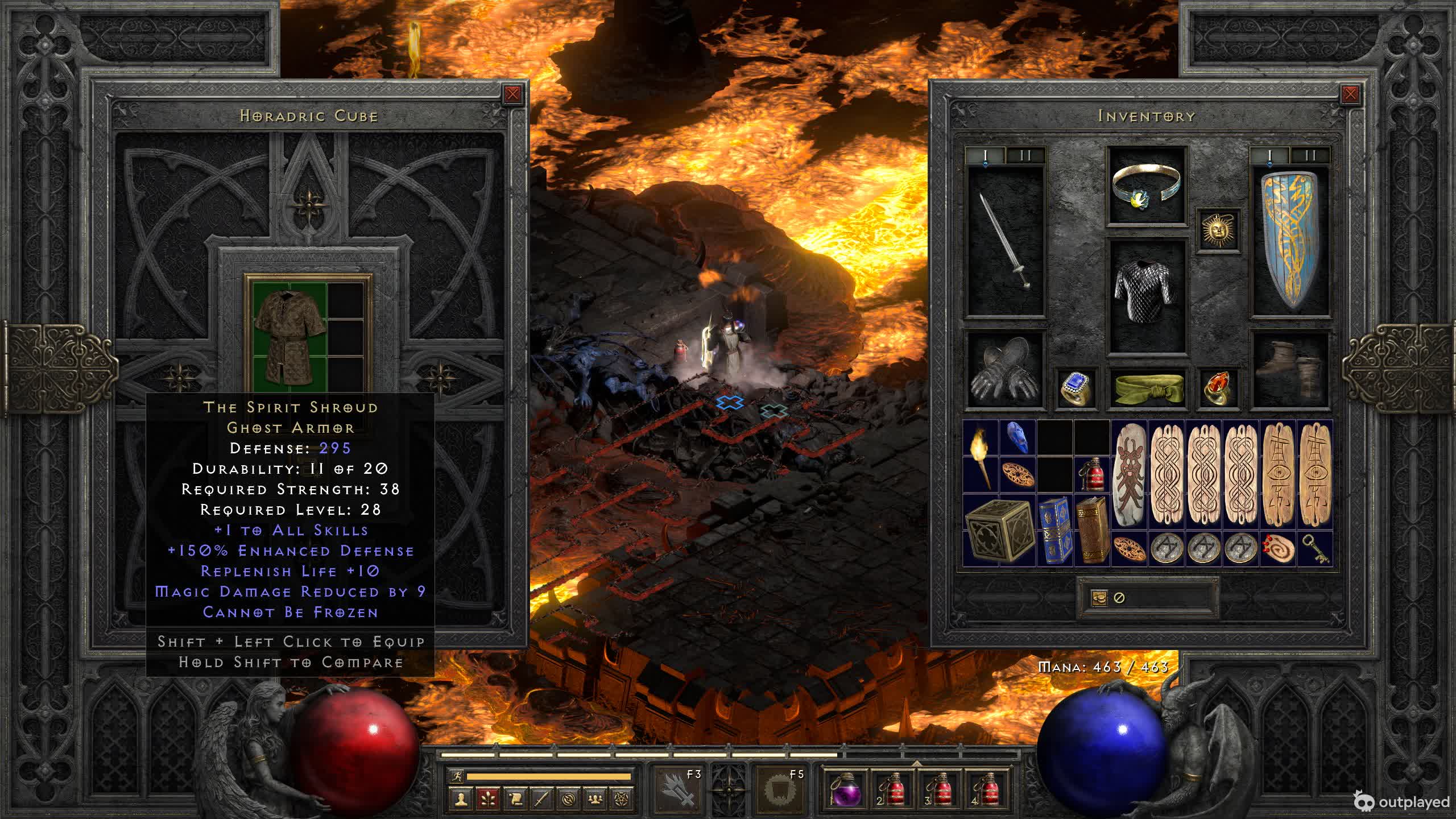Select the sun face amulet slot
The image size is (1456, 819).
[x=1218, y=230]
